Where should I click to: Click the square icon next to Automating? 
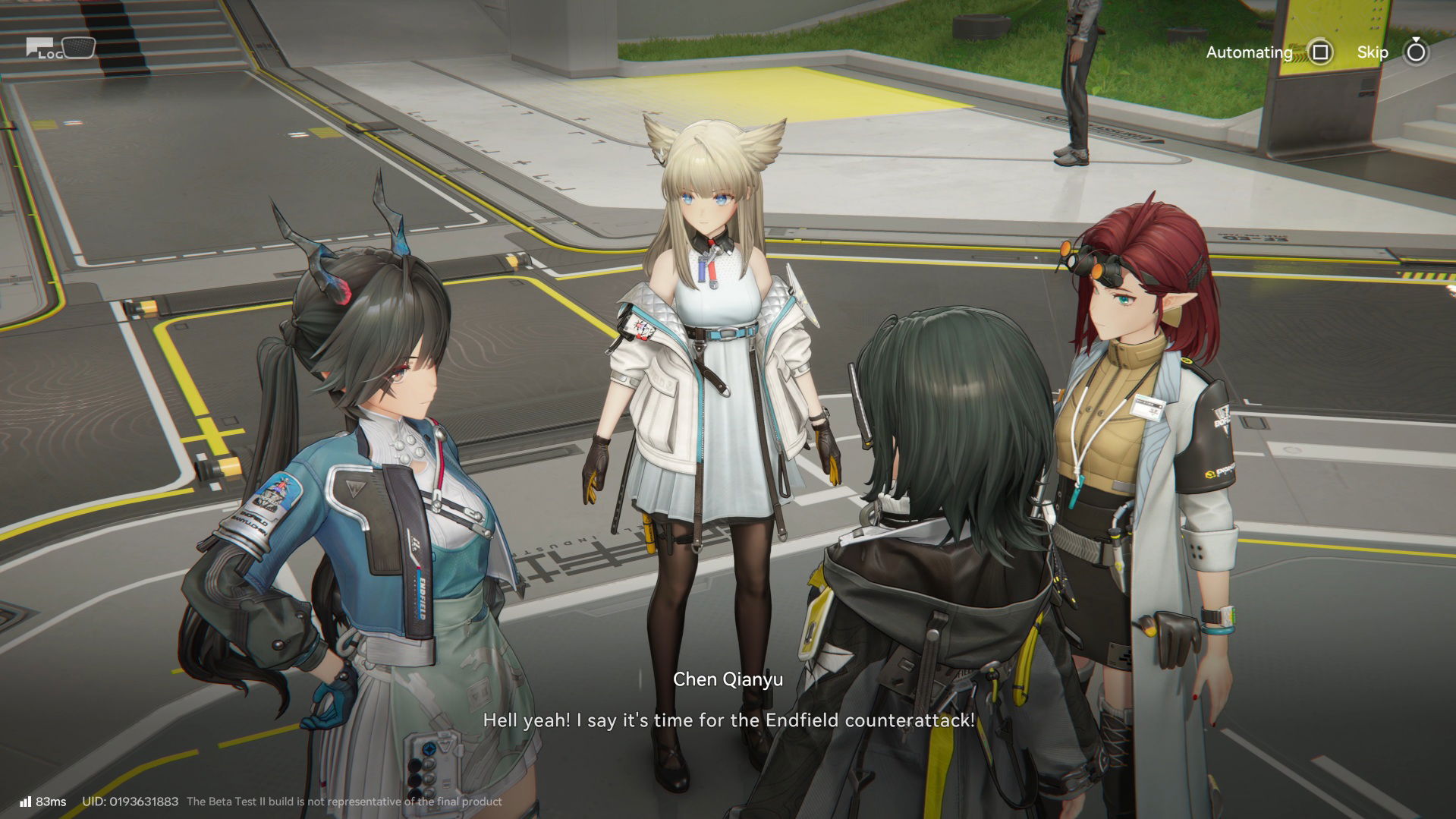click(1320, 52)
